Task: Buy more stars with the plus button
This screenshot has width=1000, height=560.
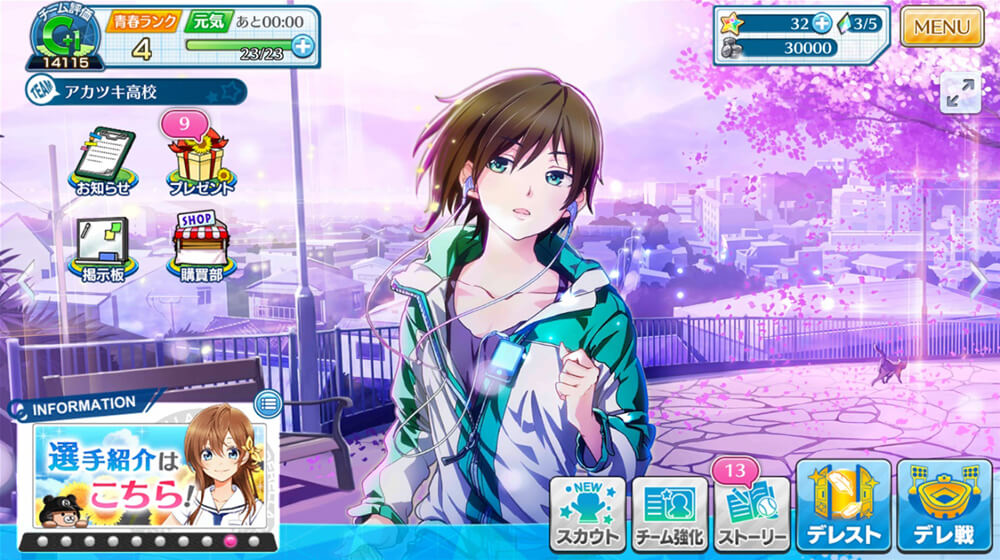Action: [x=822, y=24]
